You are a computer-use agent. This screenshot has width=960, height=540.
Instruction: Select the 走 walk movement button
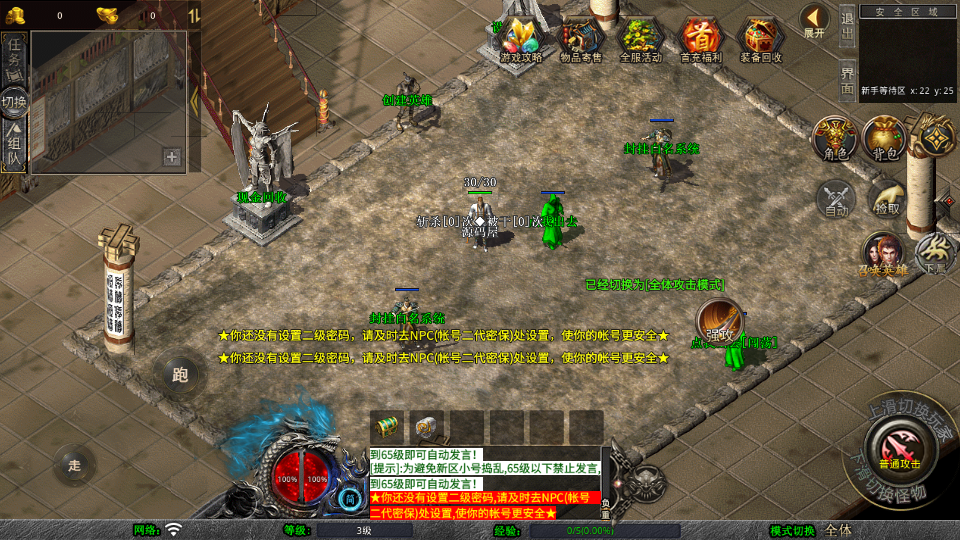75,465
